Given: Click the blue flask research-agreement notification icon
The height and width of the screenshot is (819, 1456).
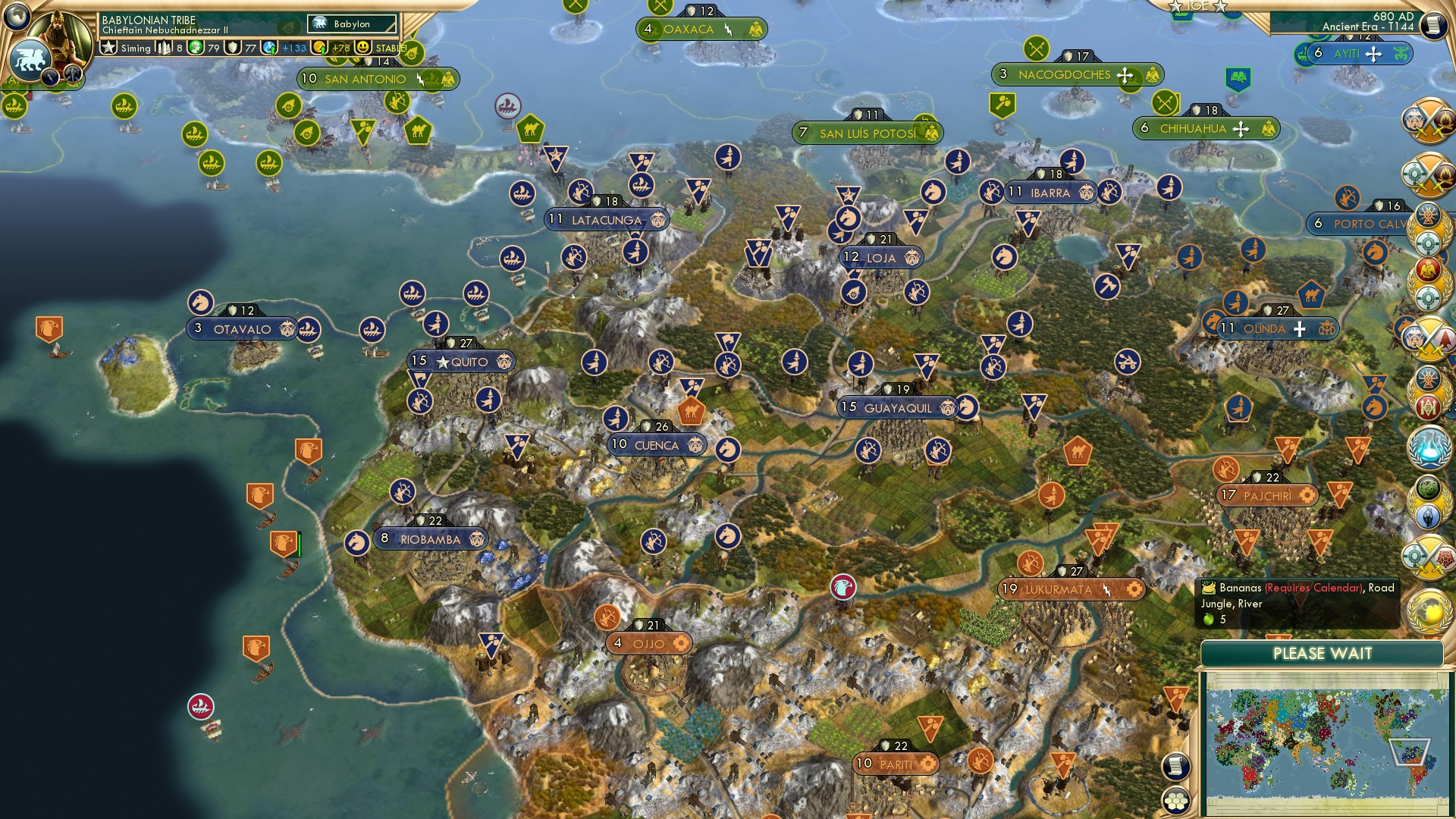Looking at the screenshot, I should click(1429, 447).
